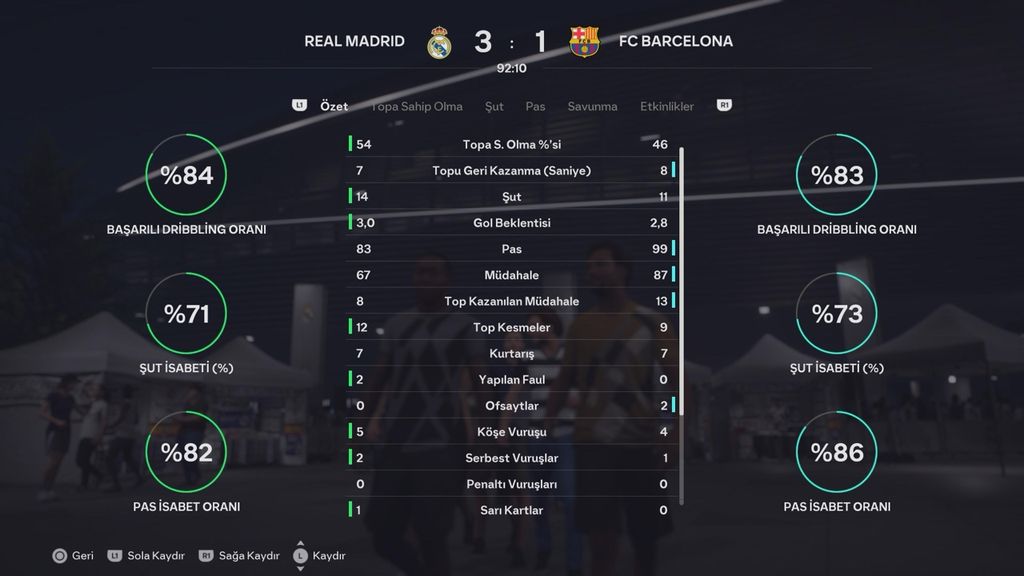Open the Topa Sahip Olma tab
Screen dimensions: 1024x576
pyautogui.click(x=416, y=106)
